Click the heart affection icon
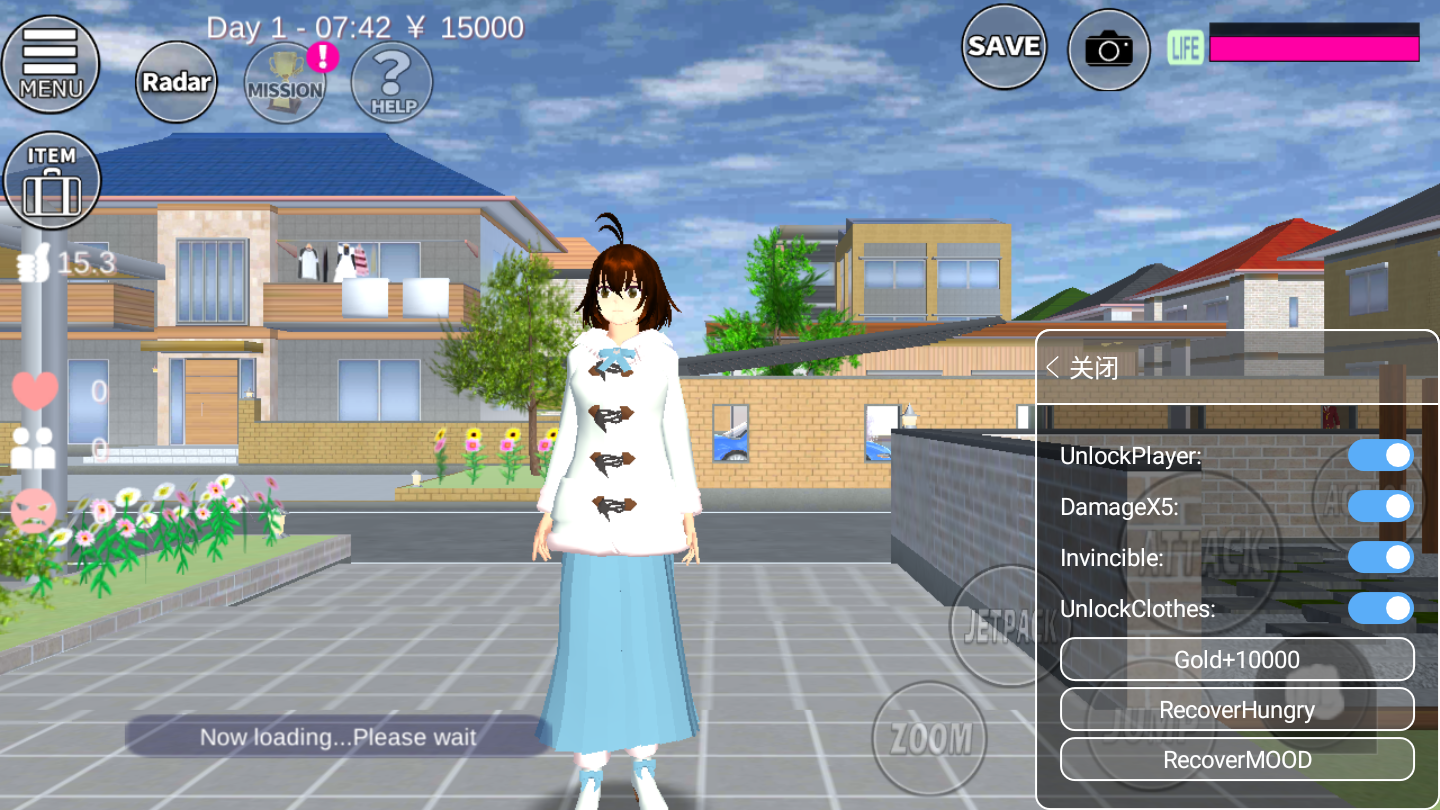 [x=34, y=389]
